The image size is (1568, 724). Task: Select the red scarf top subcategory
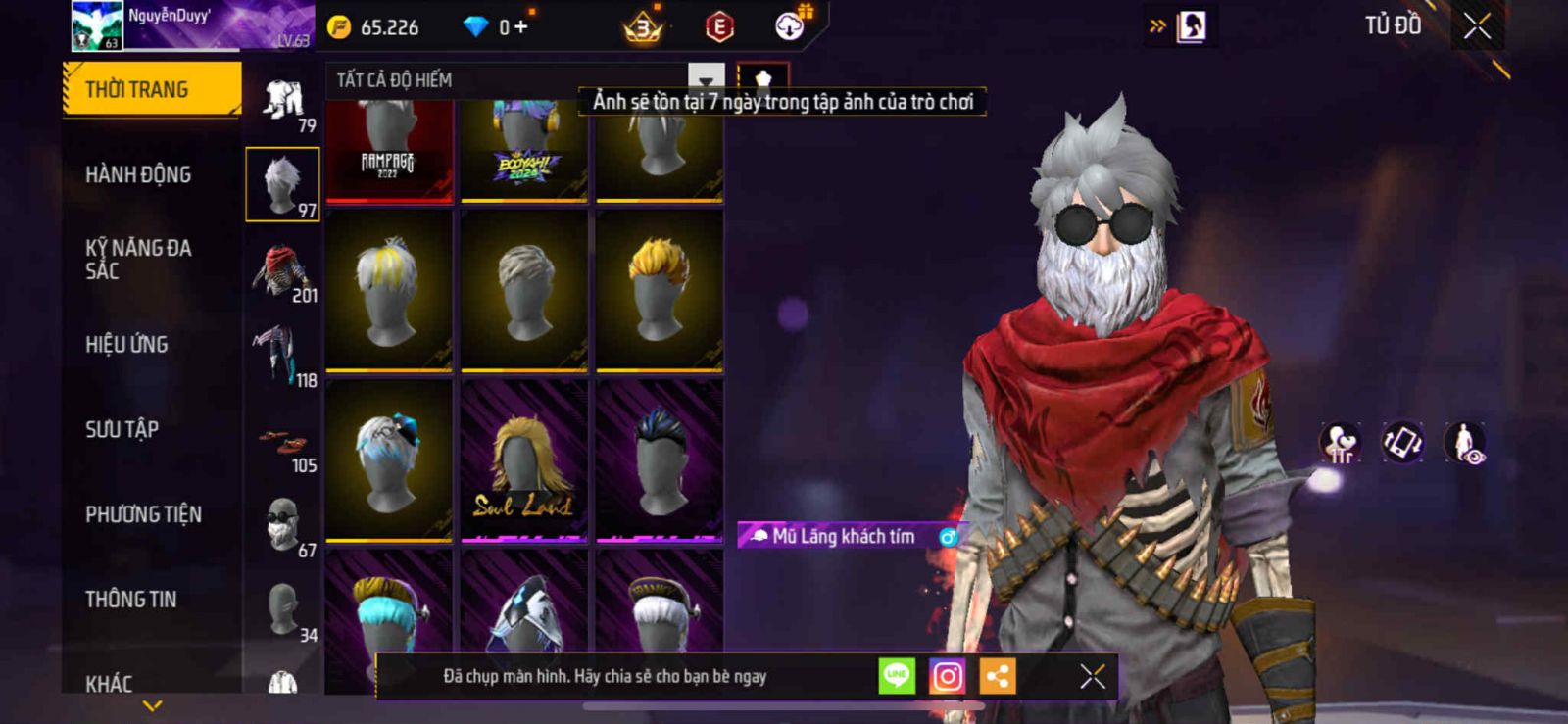[282, 270]
